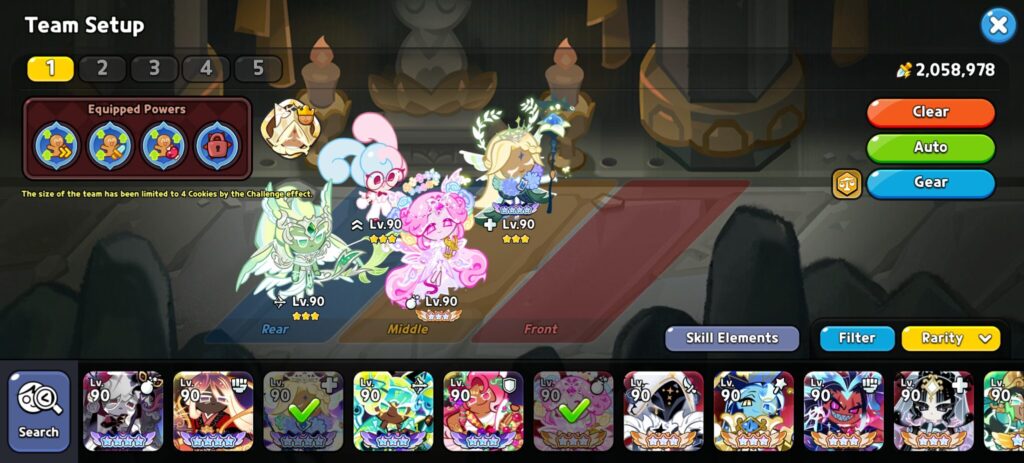This screenshot has height=463, width=1024.
Task: Open team preset 5
Action: click(257, 68)
